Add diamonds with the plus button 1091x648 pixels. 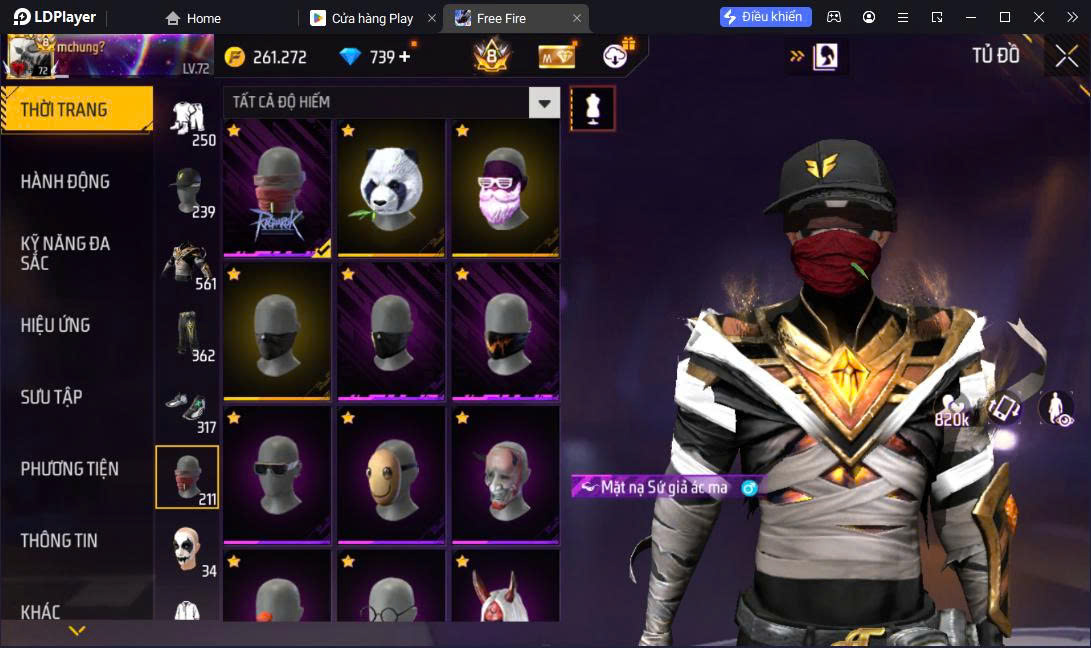405,57
